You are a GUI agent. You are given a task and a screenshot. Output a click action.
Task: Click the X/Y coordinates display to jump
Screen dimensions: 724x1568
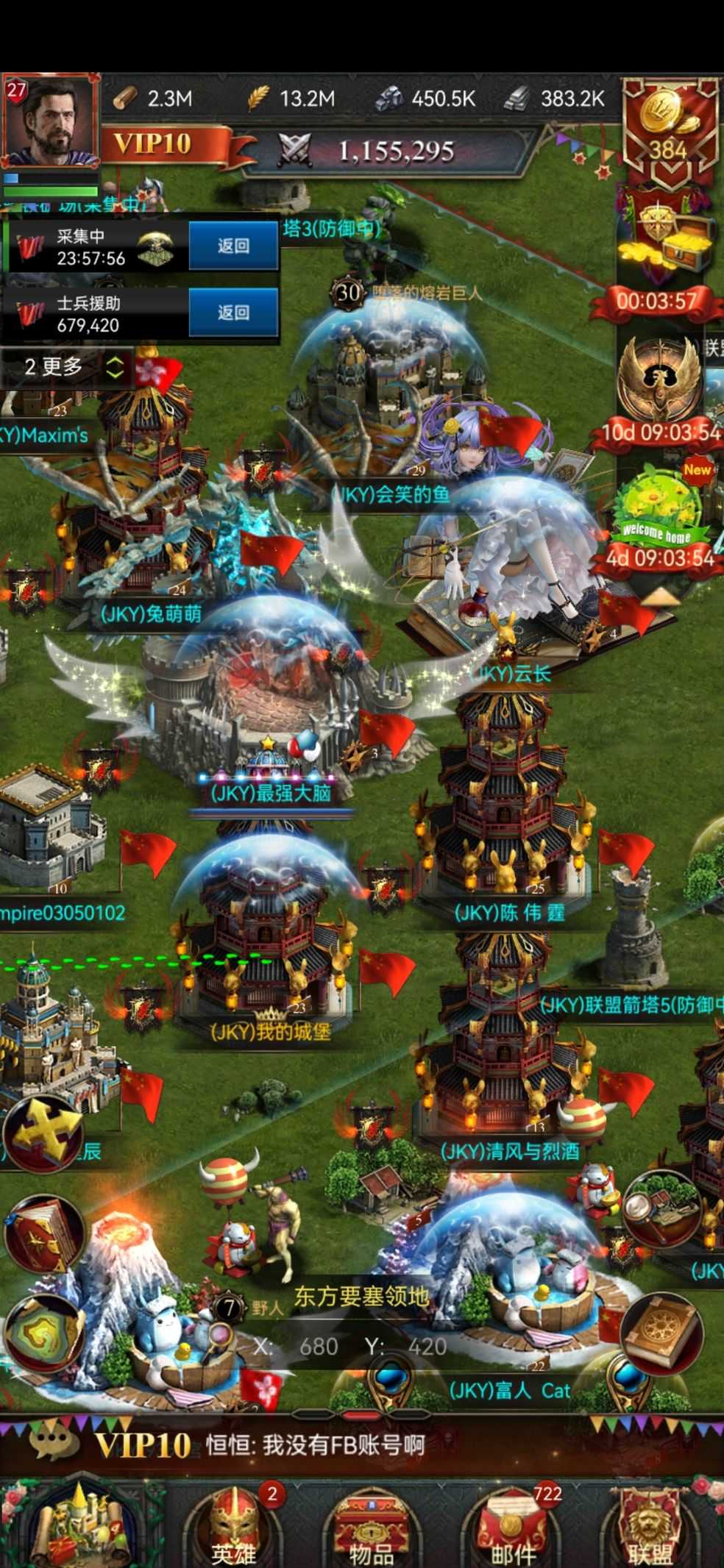click(x=350, y=1346)
